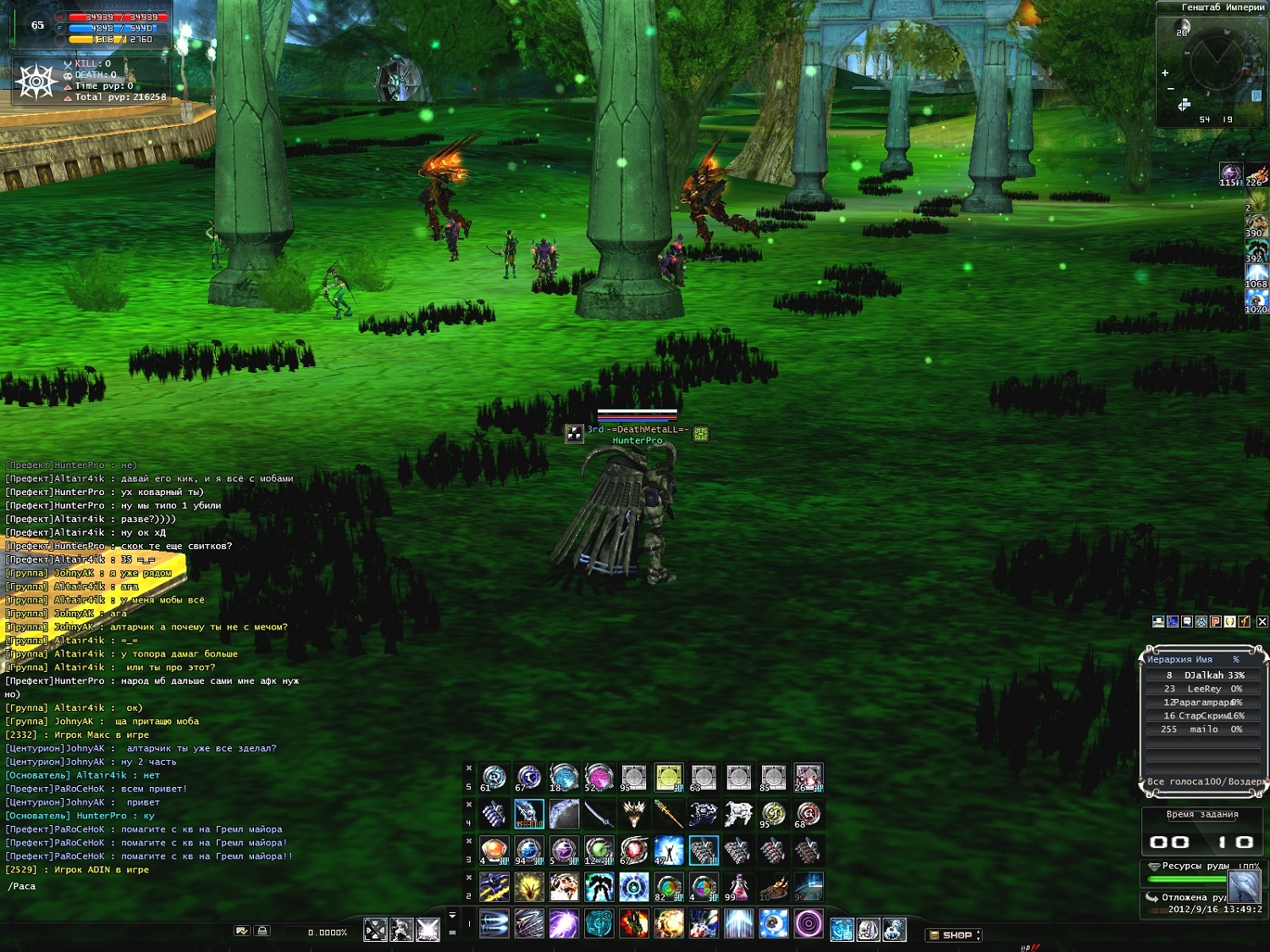
Task: Select the curved sword hotbar slot
Action: [599, 814]
